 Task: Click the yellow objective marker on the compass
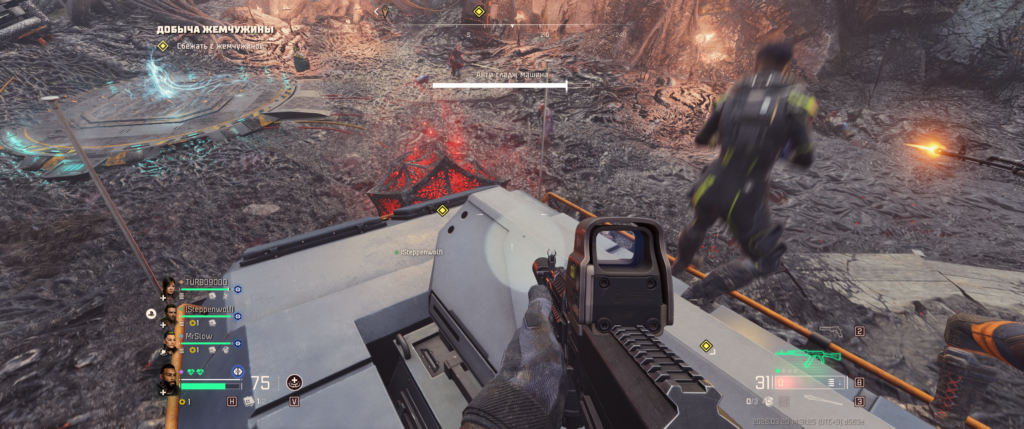coord(478,12)
